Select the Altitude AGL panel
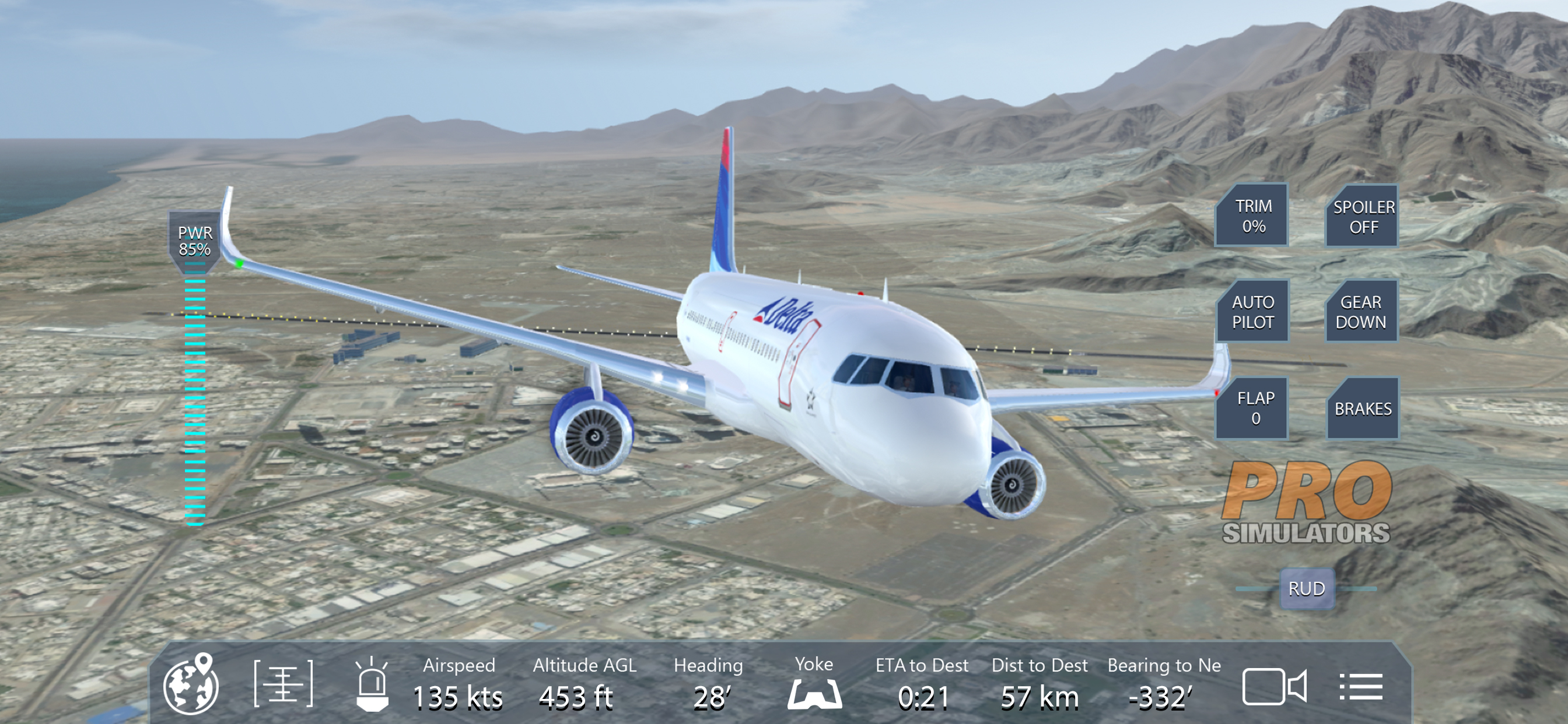The image size is (1568, 724). point(584,684)
